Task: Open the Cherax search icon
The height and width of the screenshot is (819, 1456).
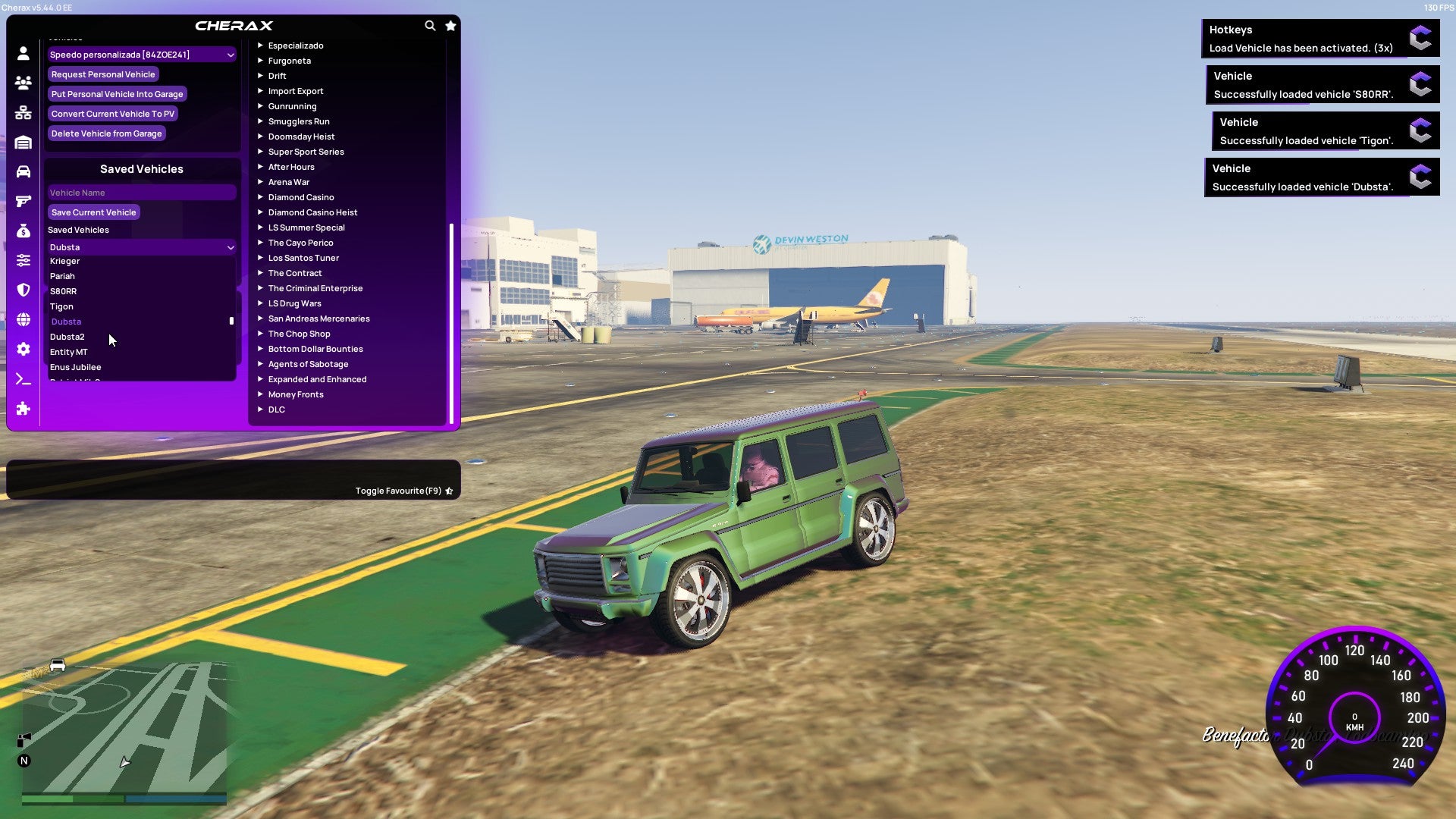Action: (x=430, y=25)
